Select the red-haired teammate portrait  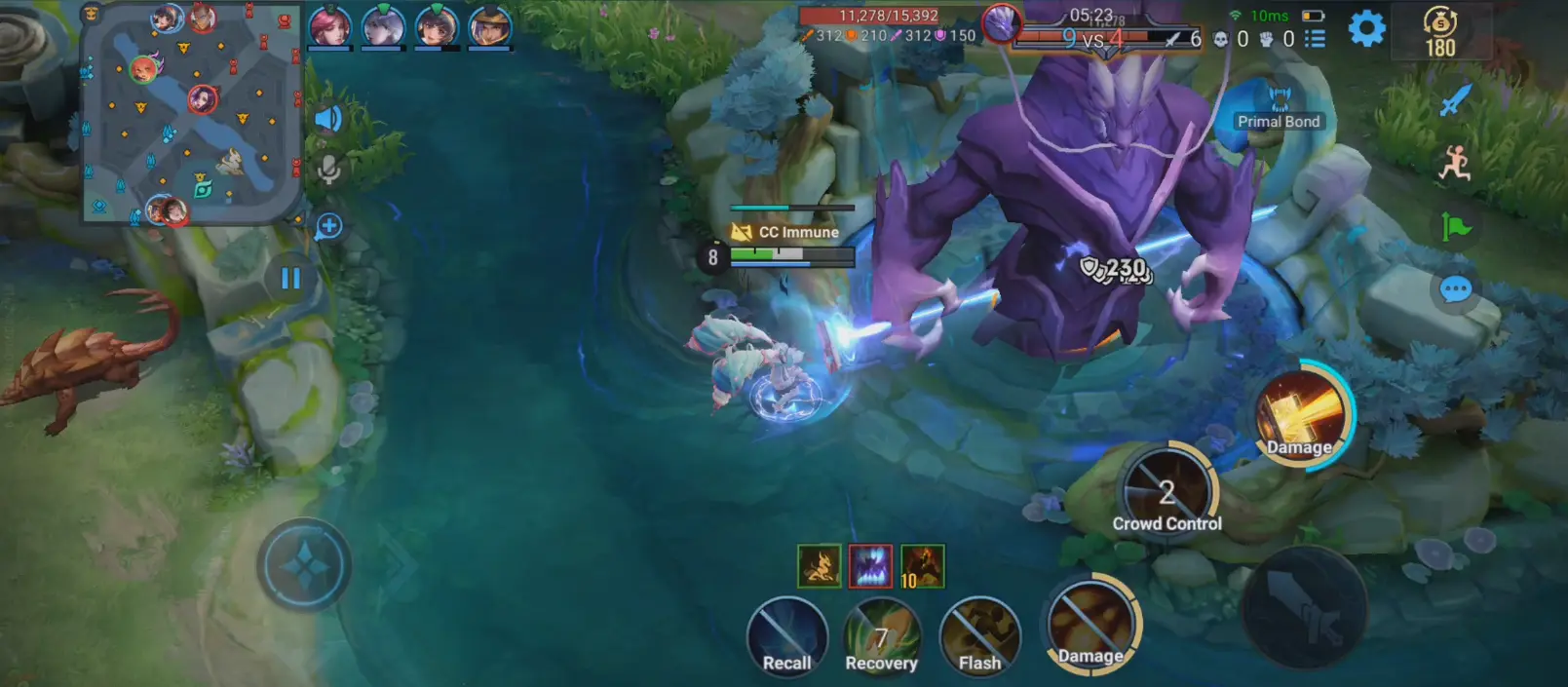click(x=329, y=26)
